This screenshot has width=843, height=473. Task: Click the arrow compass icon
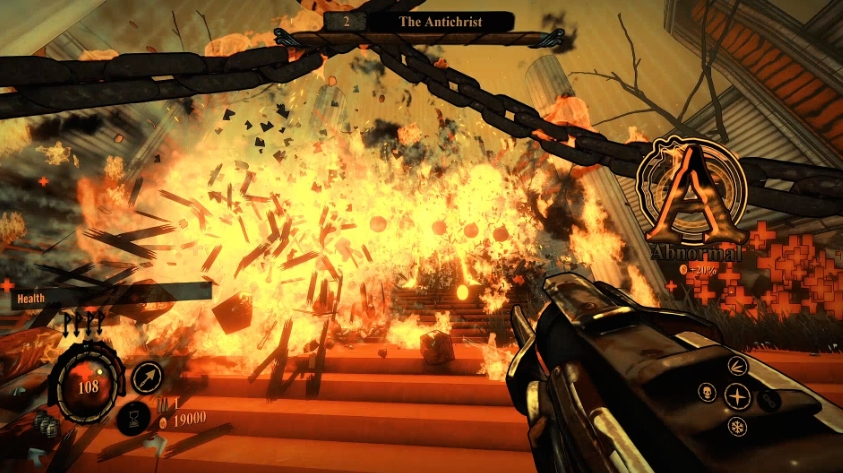point(146,378)
